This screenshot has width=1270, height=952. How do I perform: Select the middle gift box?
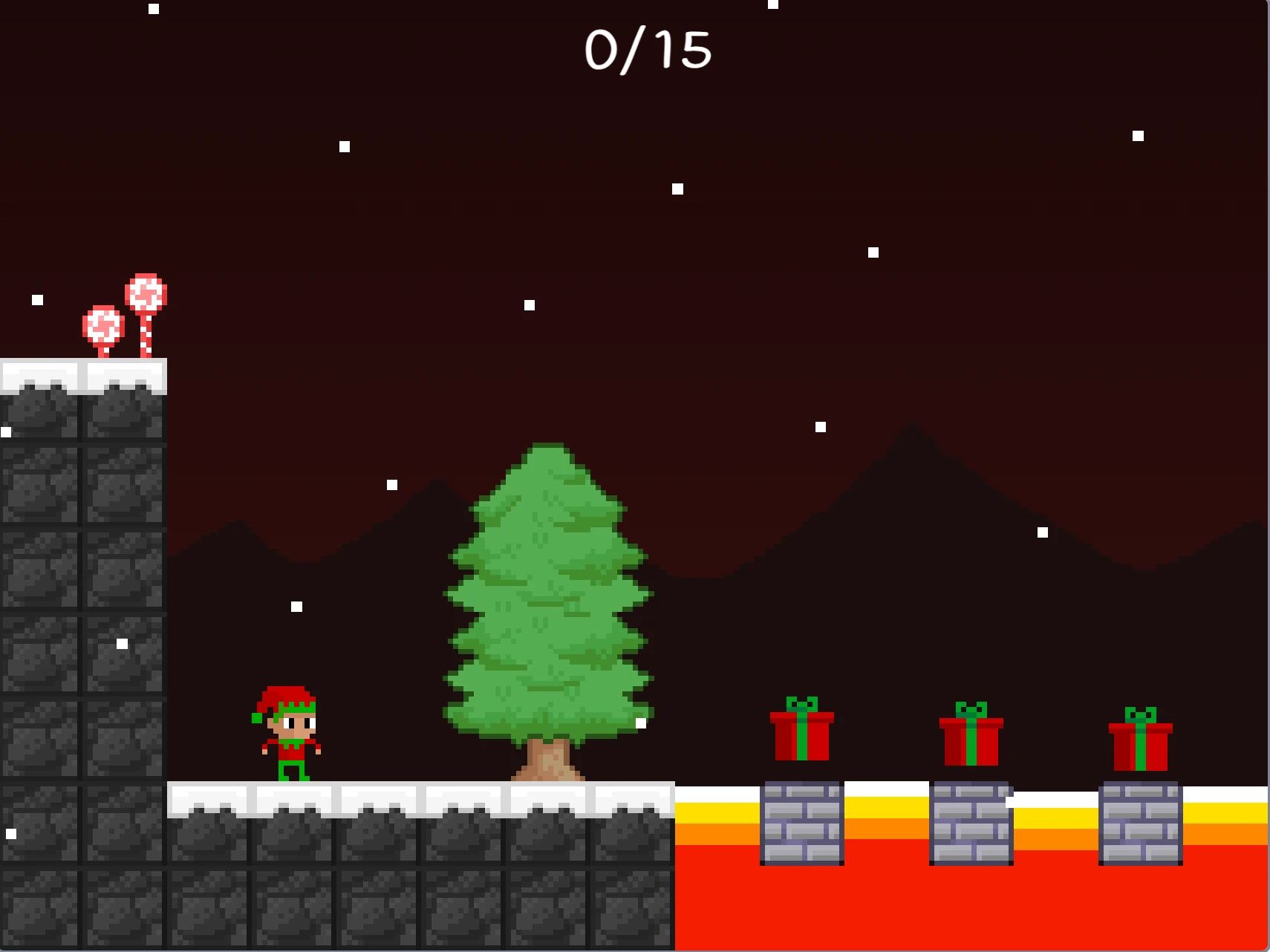tap(971, 743)
